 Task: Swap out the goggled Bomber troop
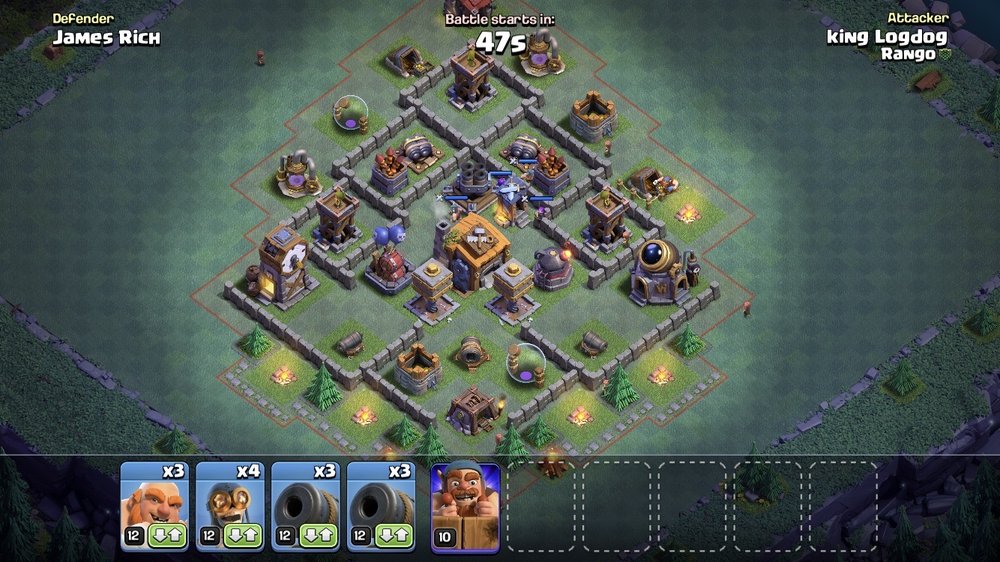pyautogui.click(x=243, y=537)
